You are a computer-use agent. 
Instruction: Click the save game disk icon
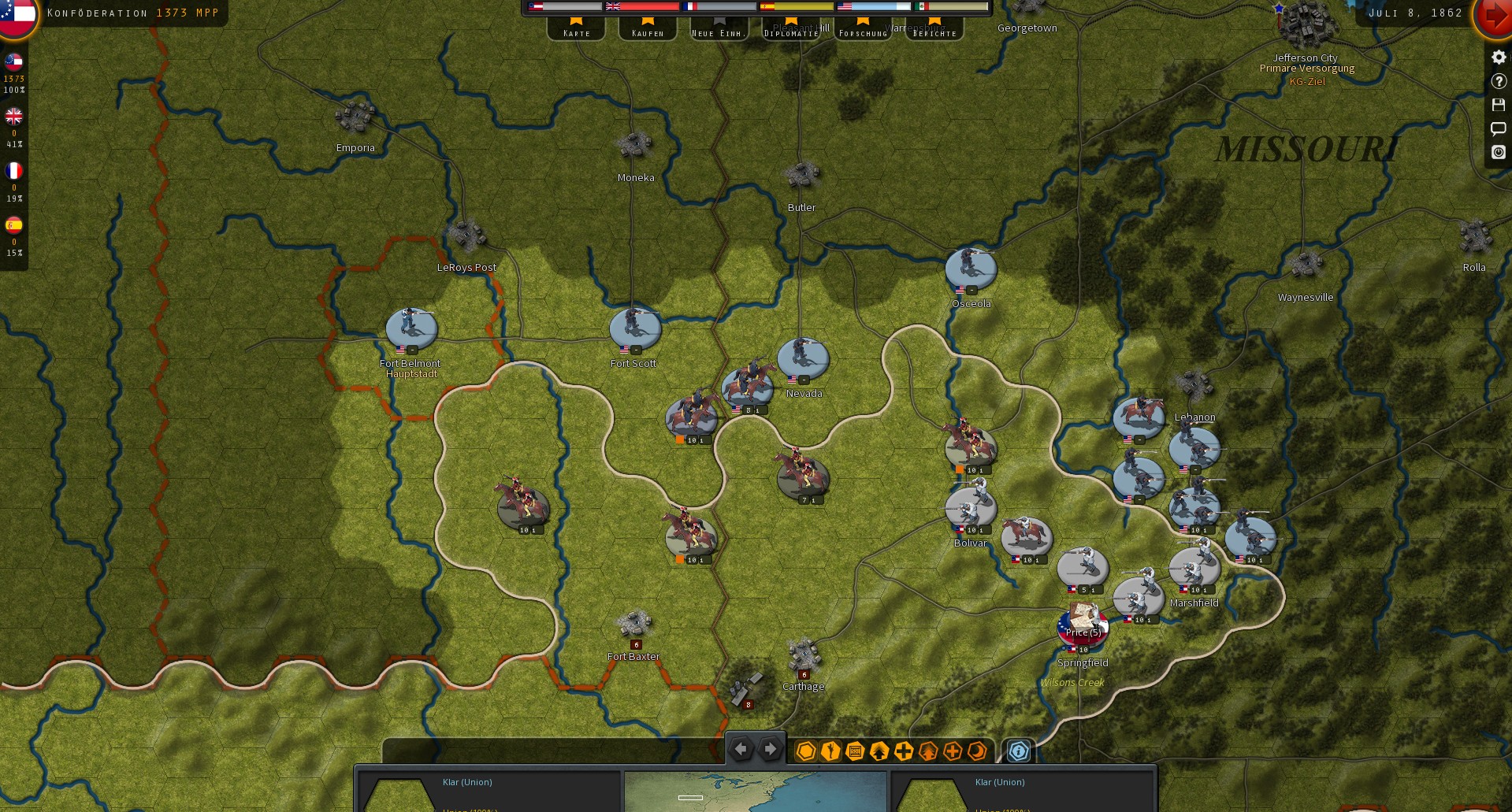click(1498, 104)
